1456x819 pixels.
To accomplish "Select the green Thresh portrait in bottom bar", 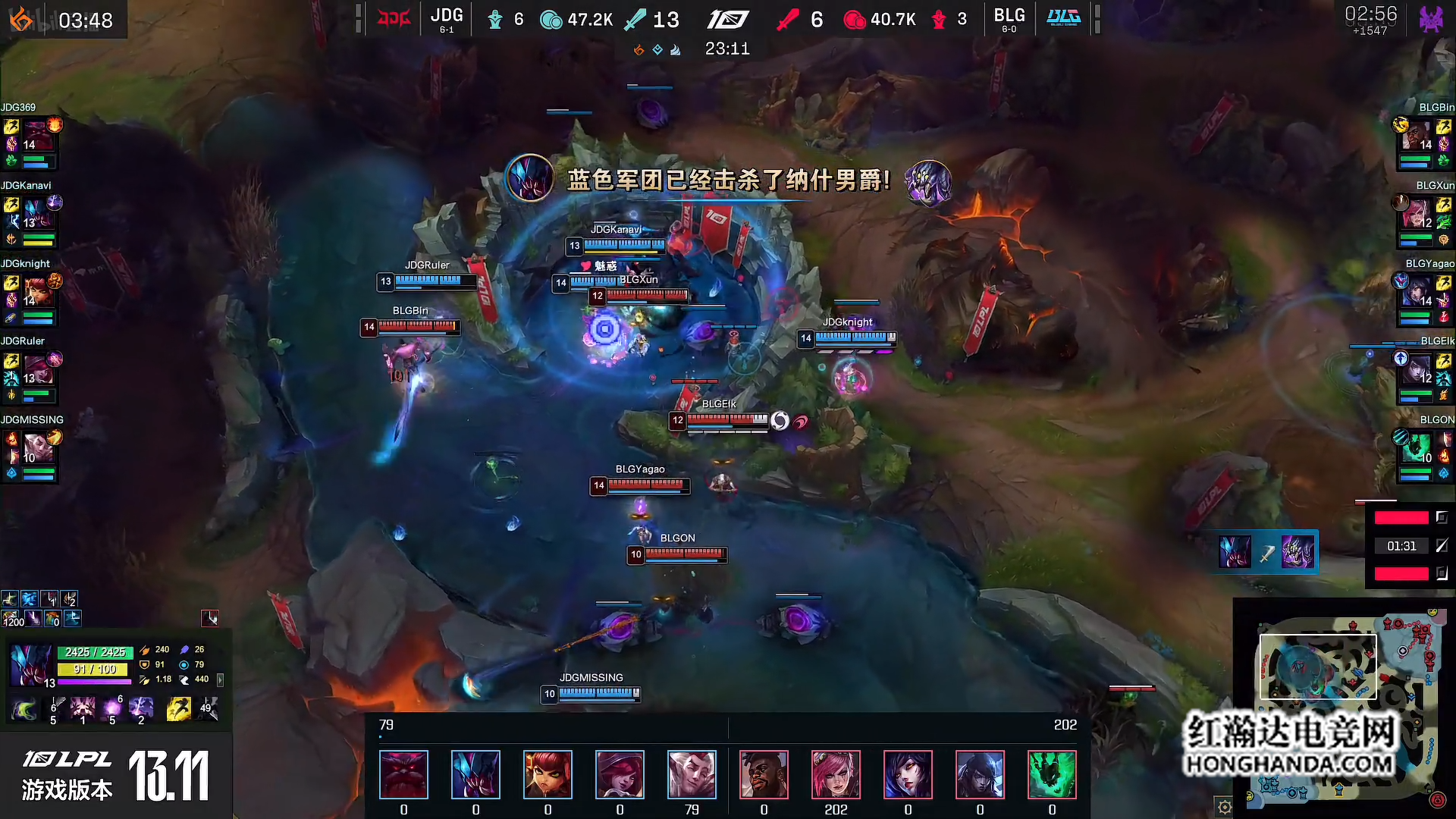I will (1052, 774).
